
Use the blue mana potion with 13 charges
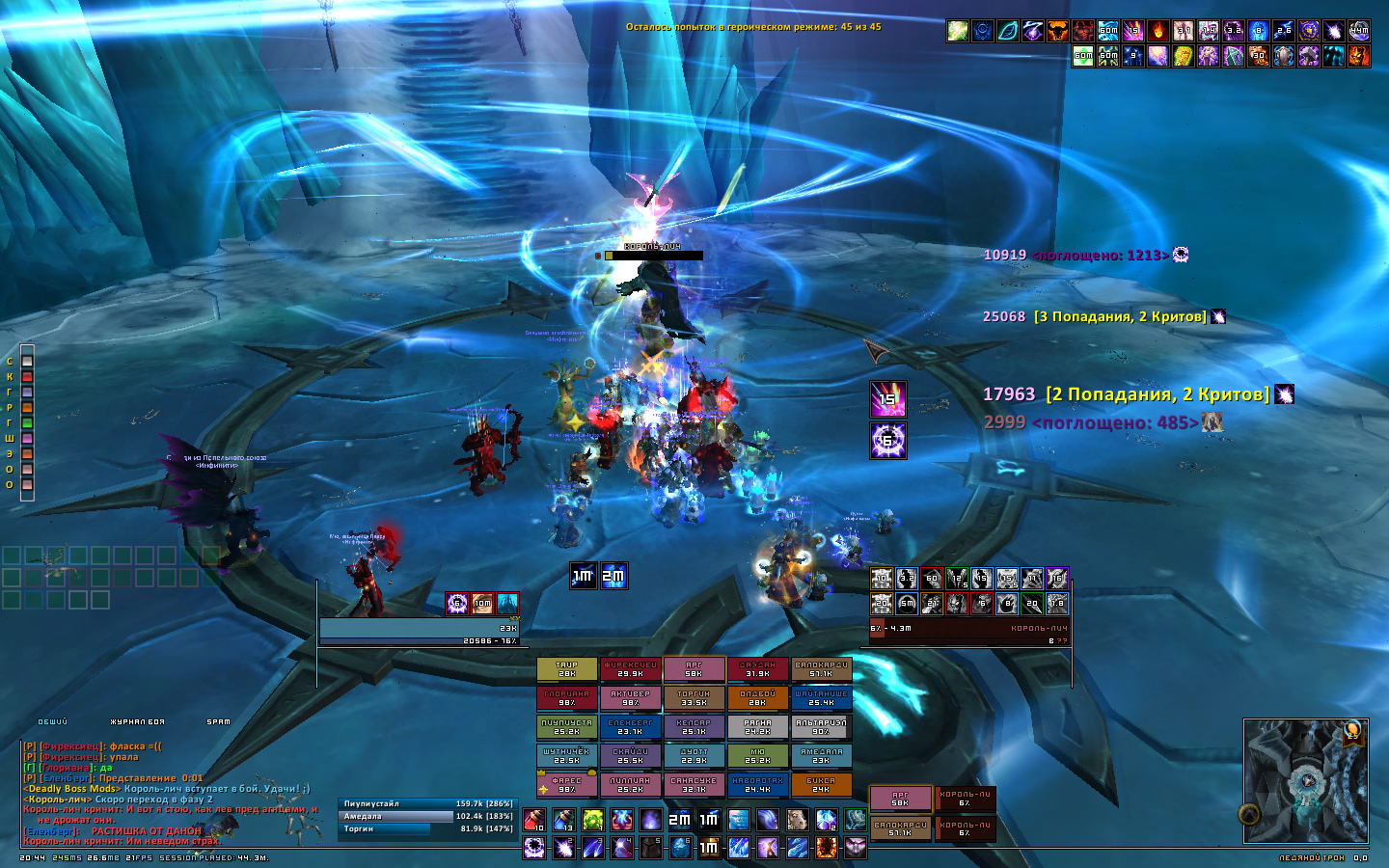(563, 820)
